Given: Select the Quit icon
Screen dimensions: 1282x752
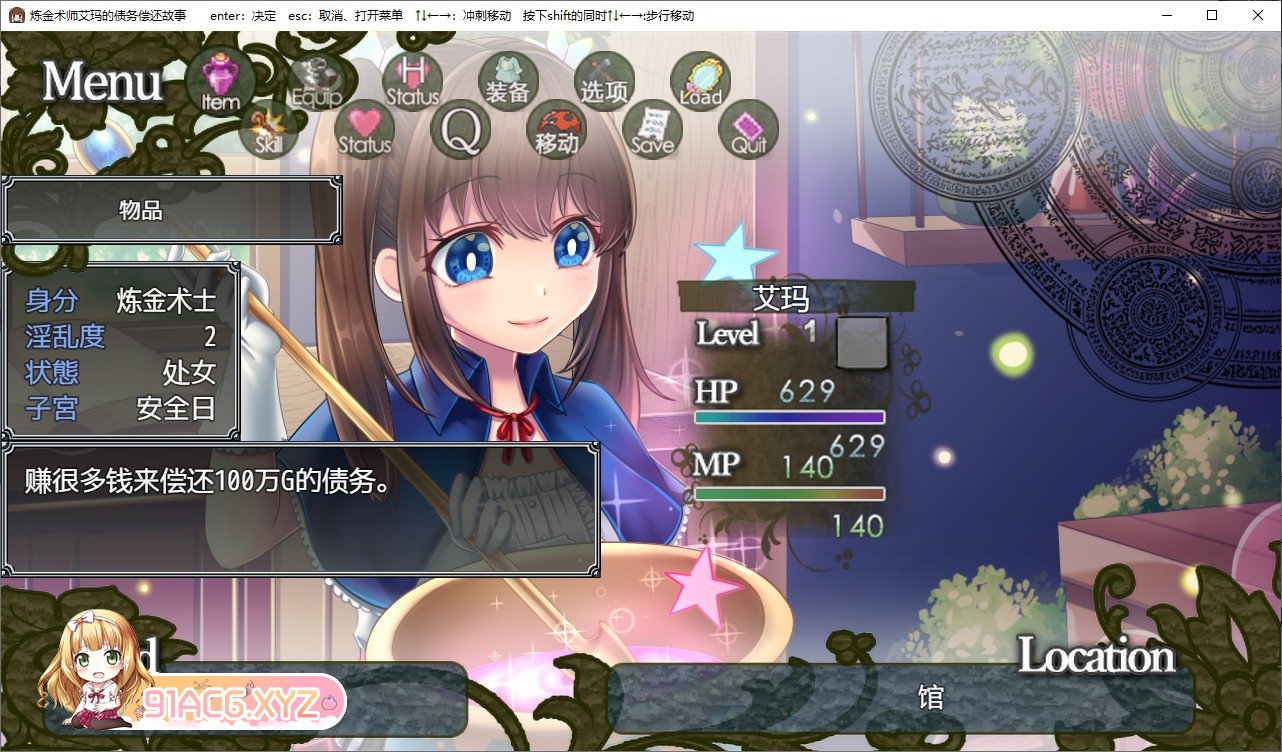Looking at the screenshot, I should (x=748, y=130).
